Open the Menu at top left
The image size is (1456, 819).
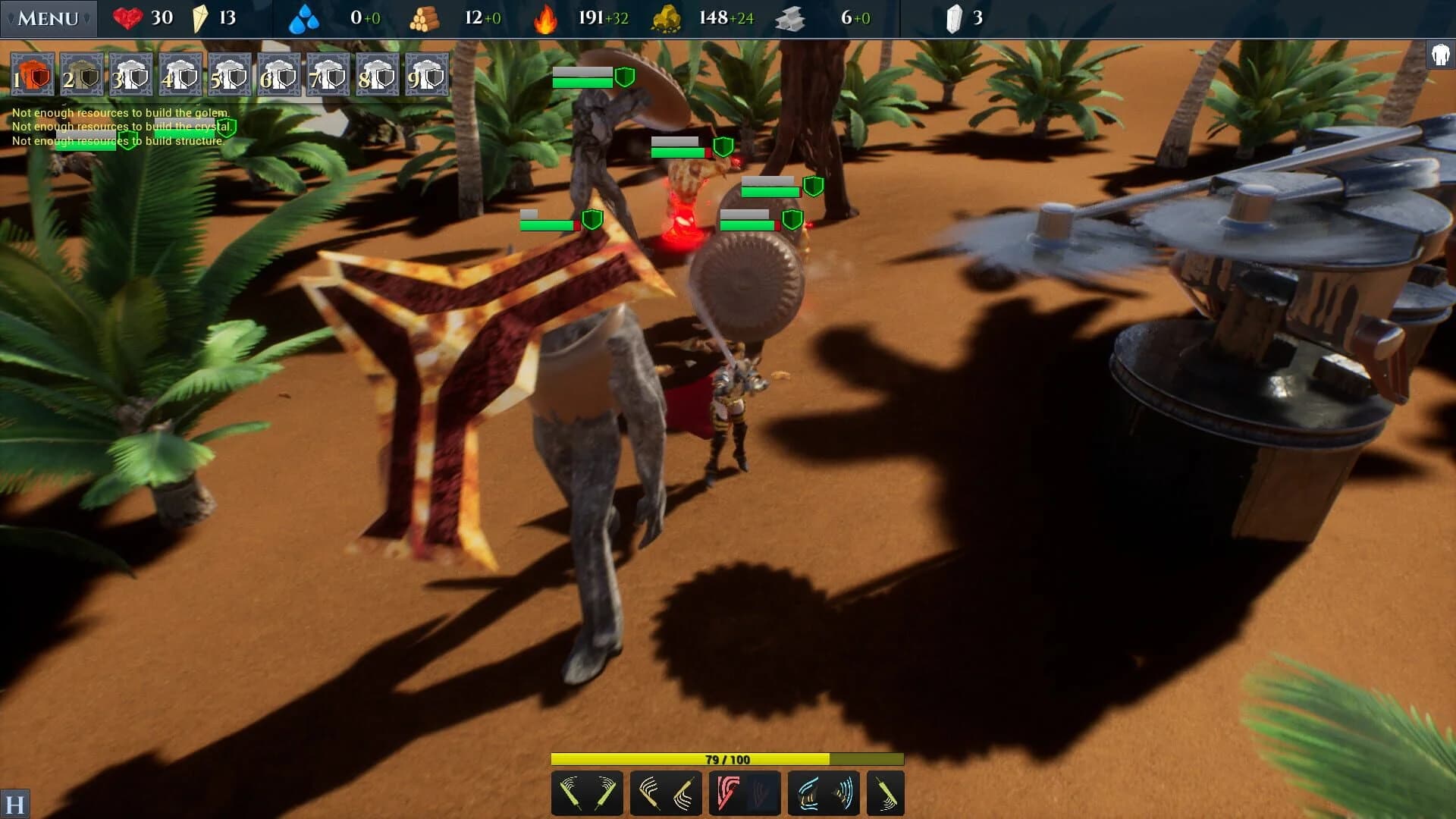pos(47,17)
